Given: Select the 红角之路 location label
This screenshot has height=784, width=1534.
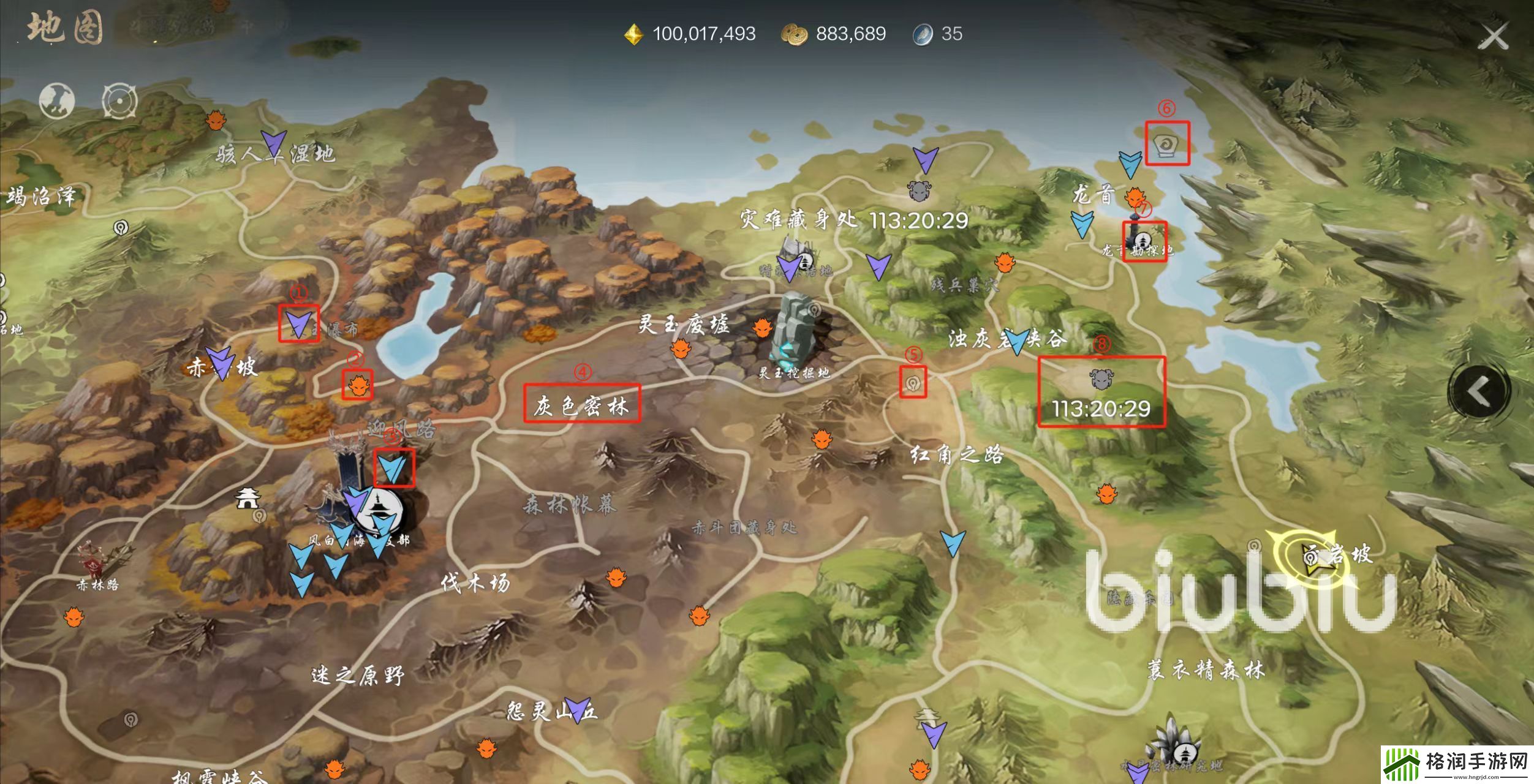Looking at the screenshot, I should click(956, 454).
